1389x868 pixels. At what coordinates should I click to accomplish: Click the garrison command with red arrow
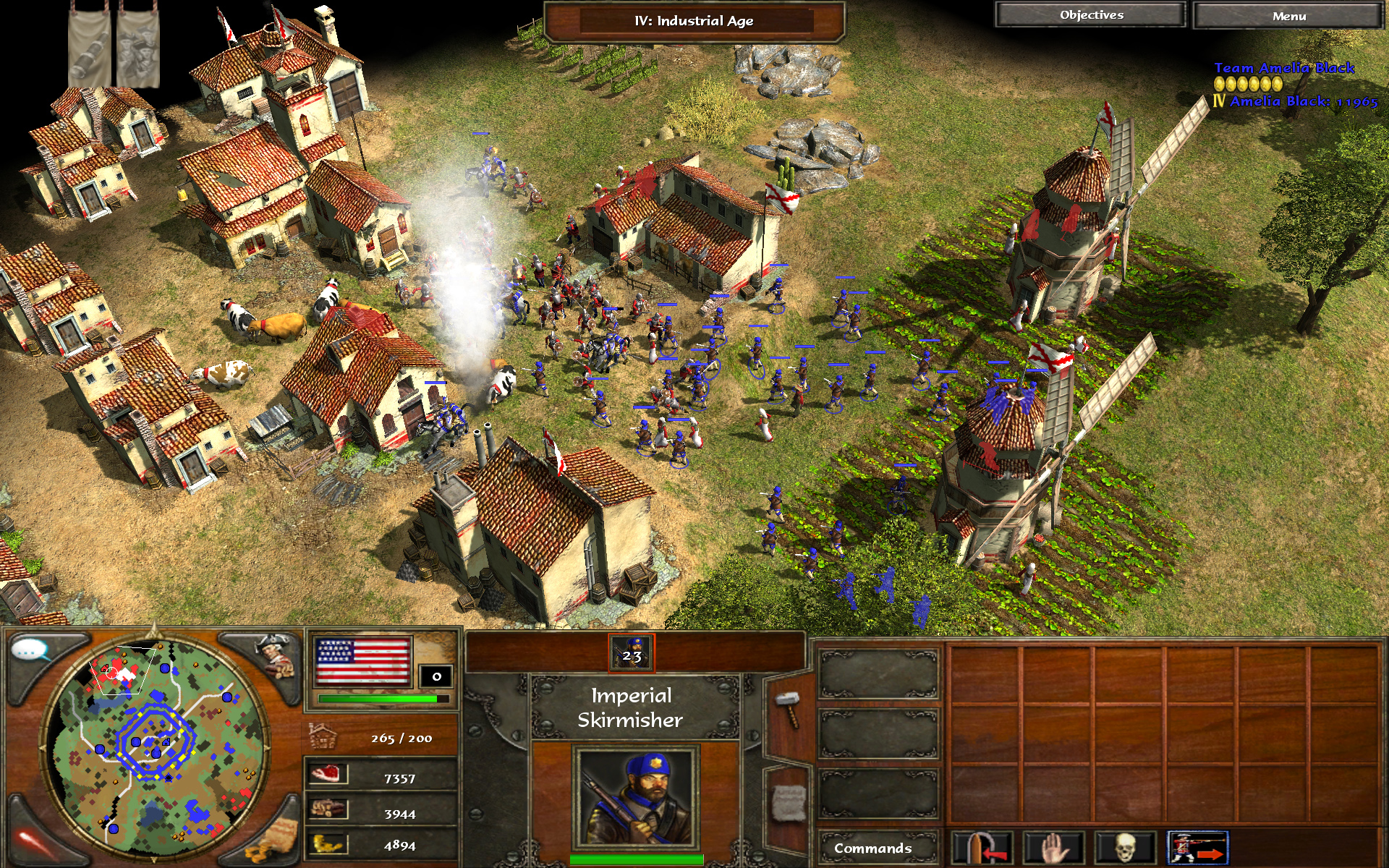pos(982,848)
